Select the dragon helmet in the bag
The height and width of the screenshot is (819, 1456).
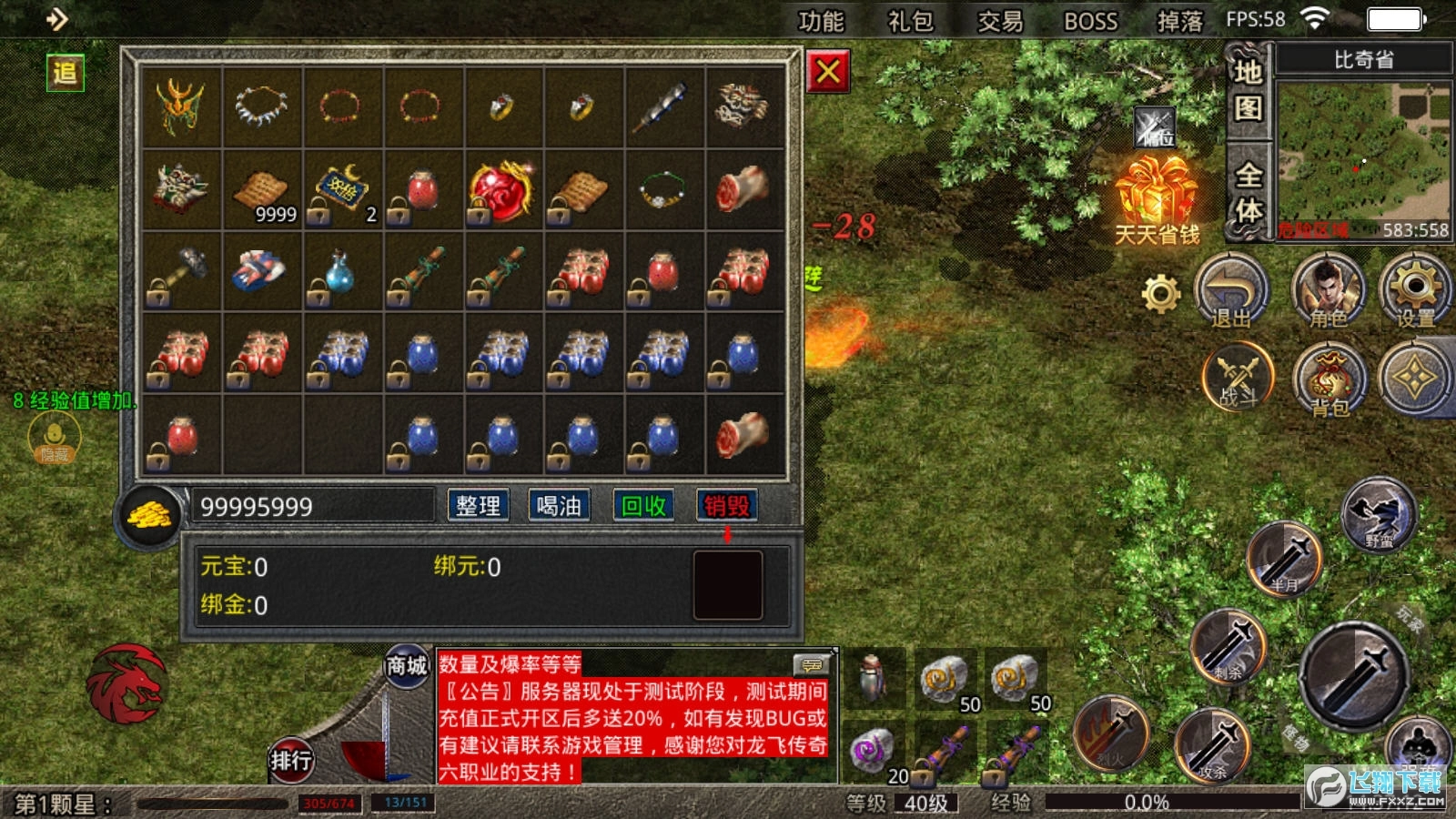pos(180,106)
